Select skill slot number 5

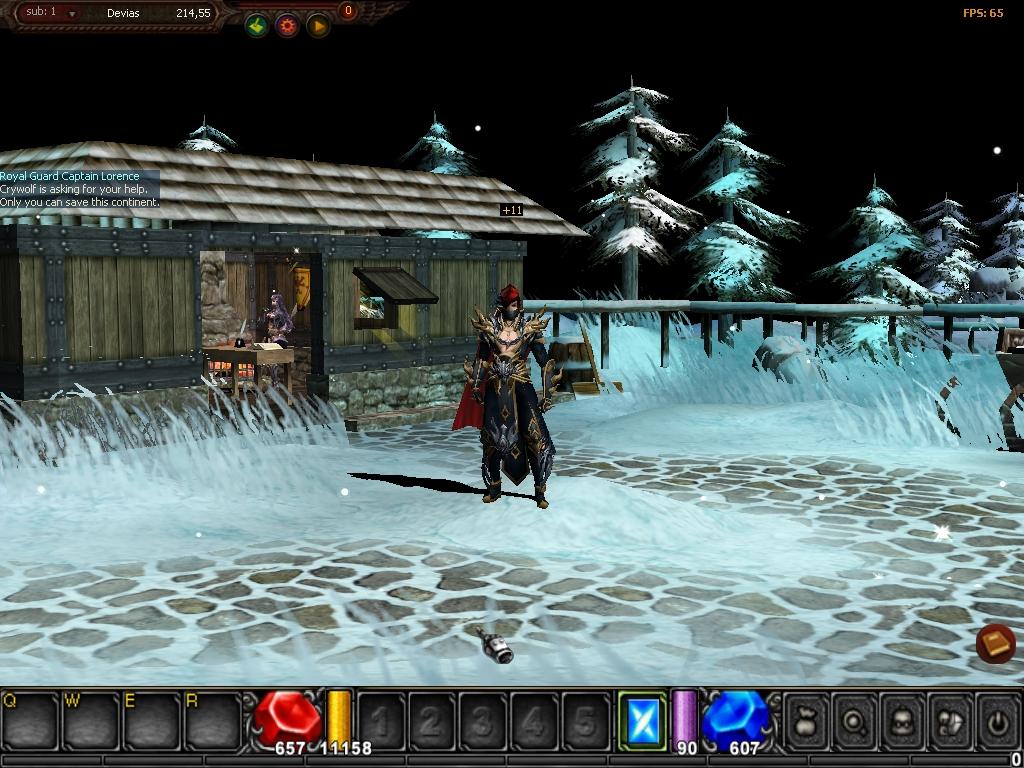[x=585, y=720]
